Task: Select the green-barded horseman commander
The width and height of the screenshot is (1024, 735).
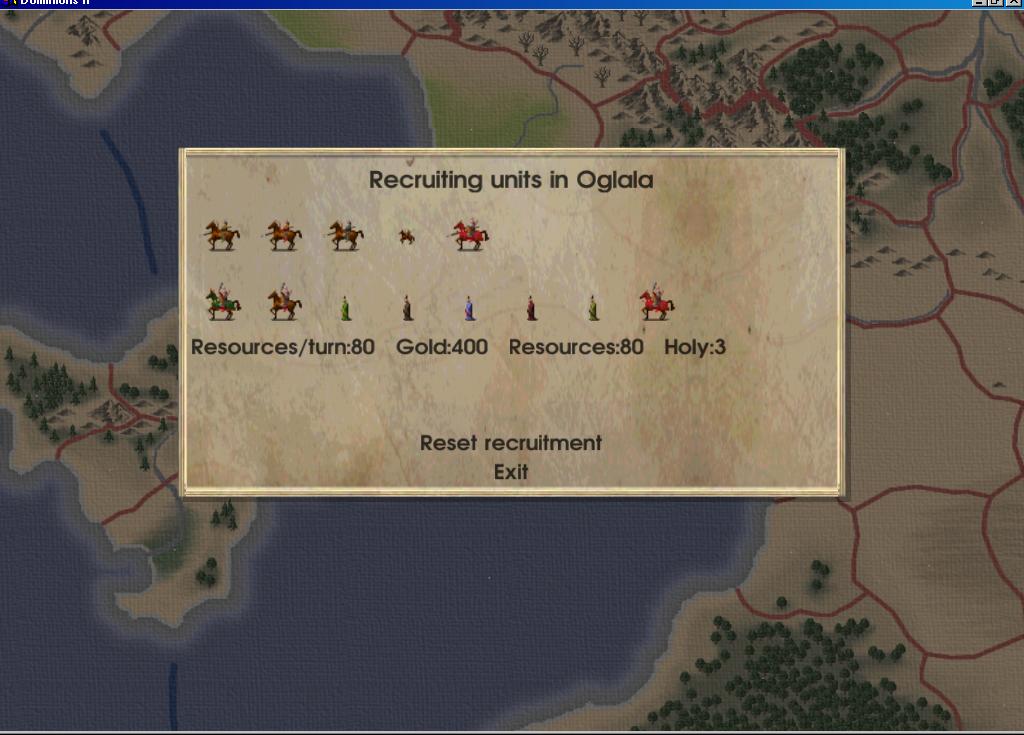Action: (222, 303)
